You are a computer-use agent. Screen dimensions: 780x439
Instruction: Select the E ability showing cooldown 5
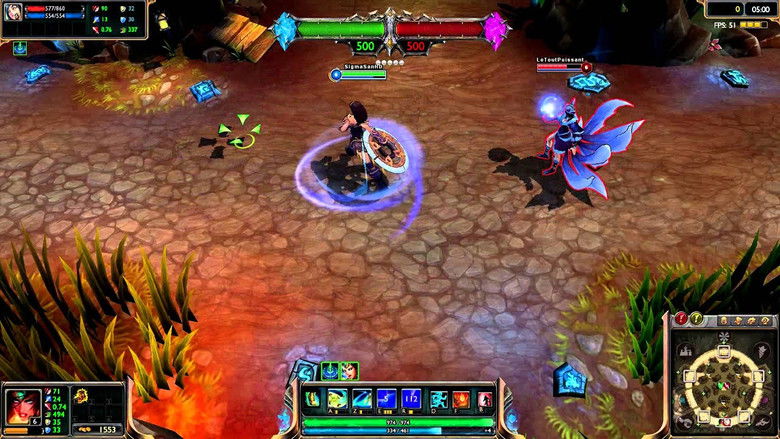[x=386, y=400]
